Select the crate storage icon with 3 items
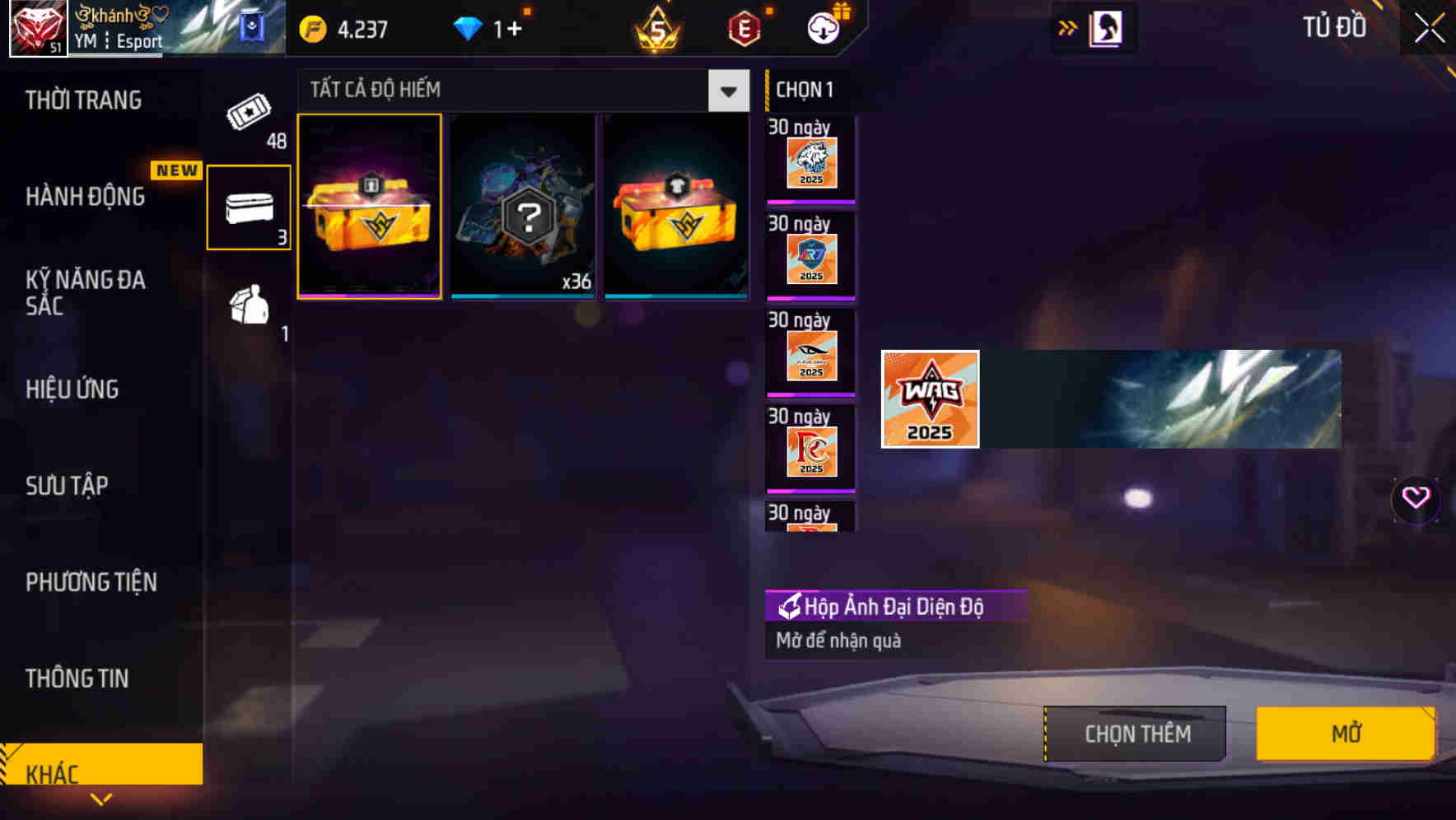Image resolution: width=1456 pixels, height=820 pixels. click(x=248, y=207)
